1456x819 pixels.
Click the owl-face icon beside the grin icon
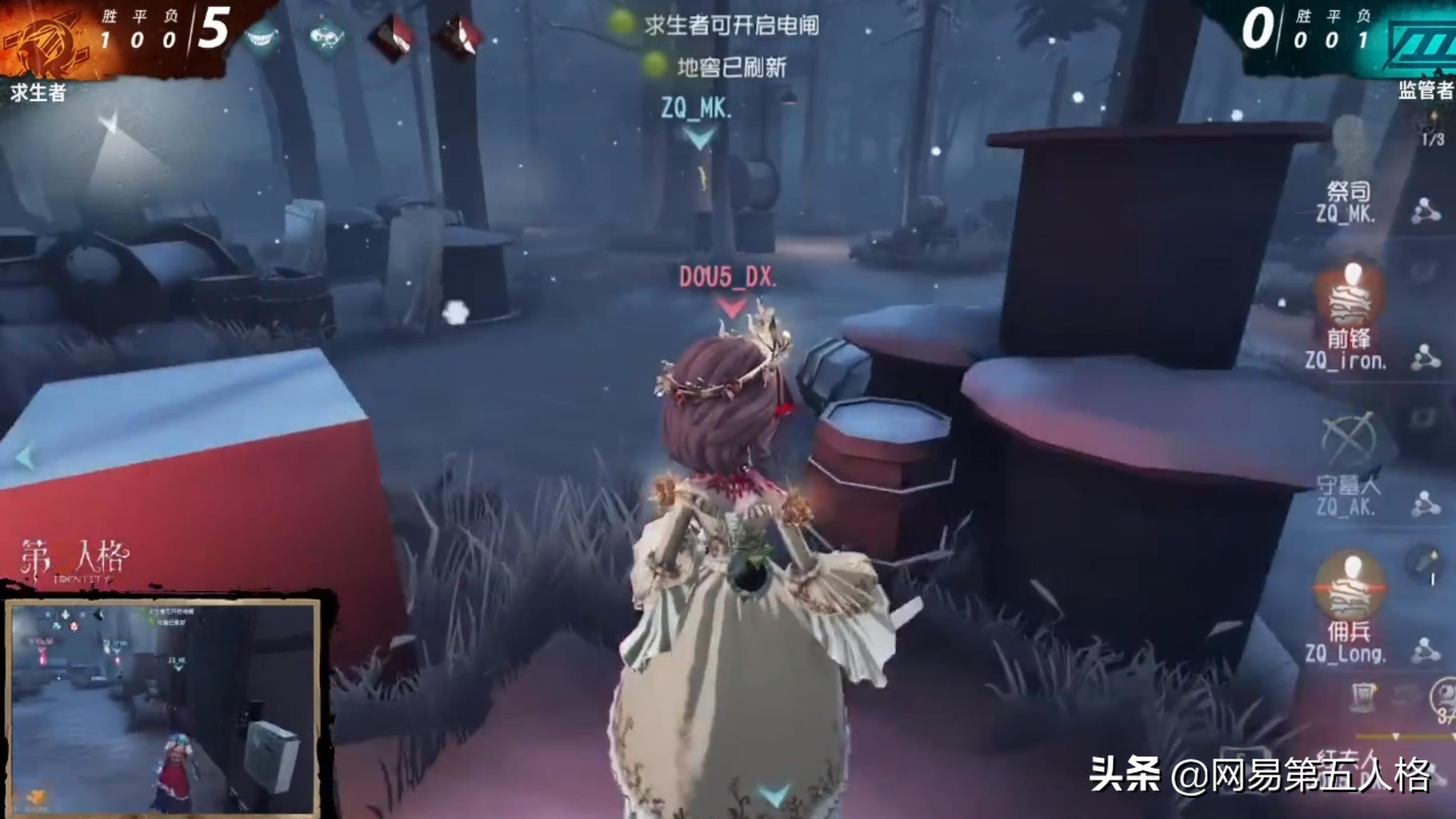pyautogui.click(x=325, y=35)
